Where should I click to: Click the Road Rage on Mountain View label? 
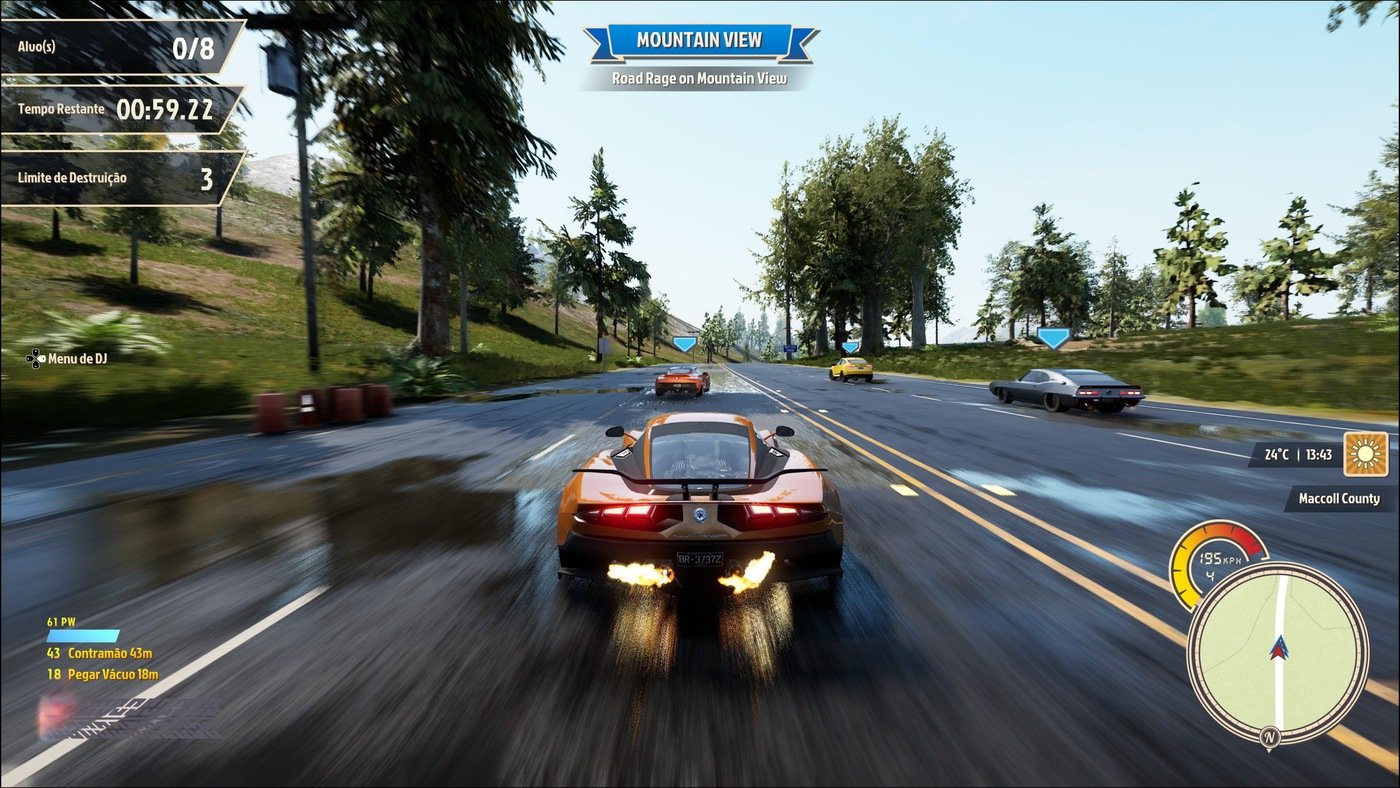tap(700, 76)
